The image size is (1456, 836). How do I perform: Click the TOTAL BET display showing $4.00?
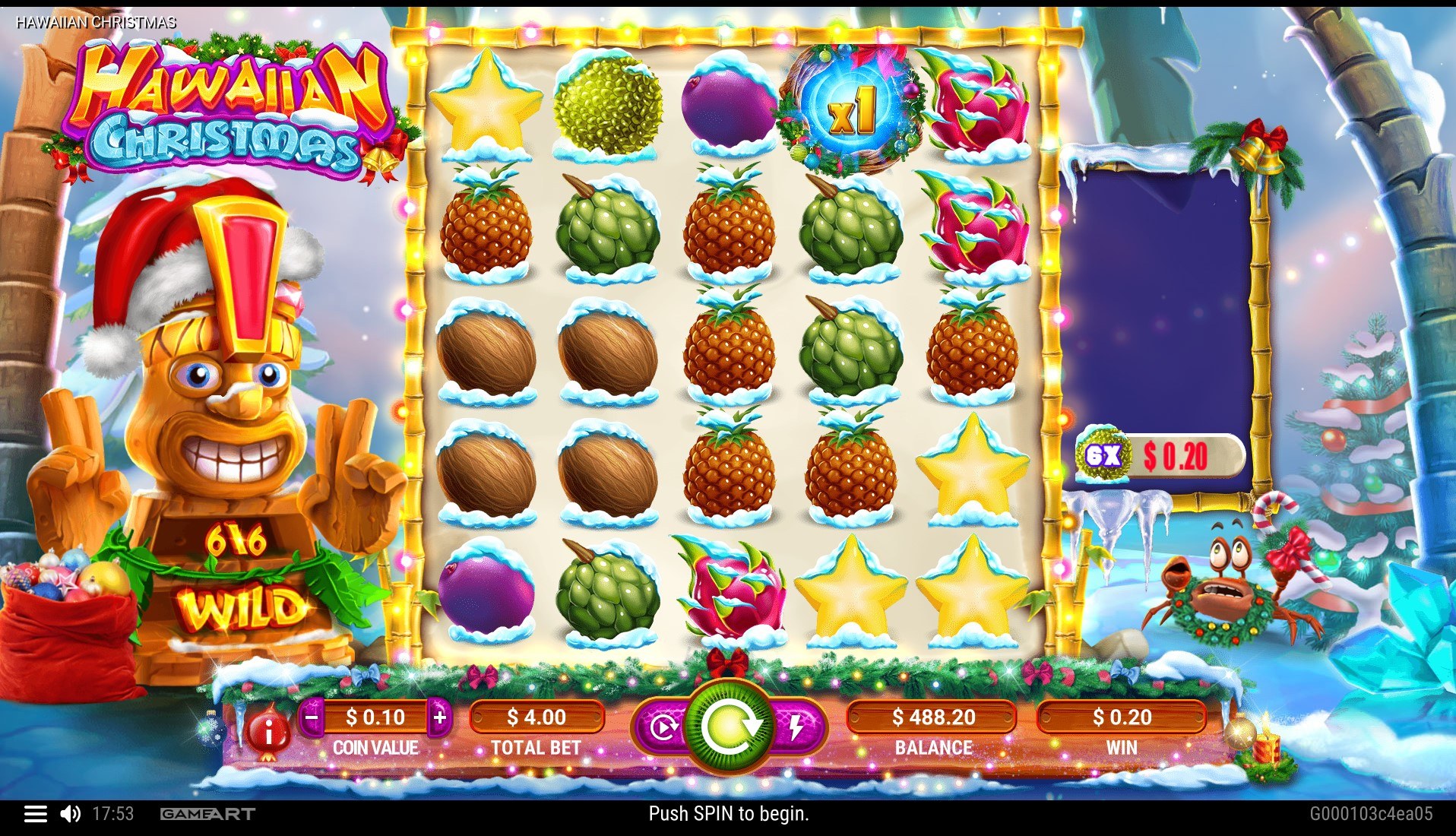click(537, 717)
